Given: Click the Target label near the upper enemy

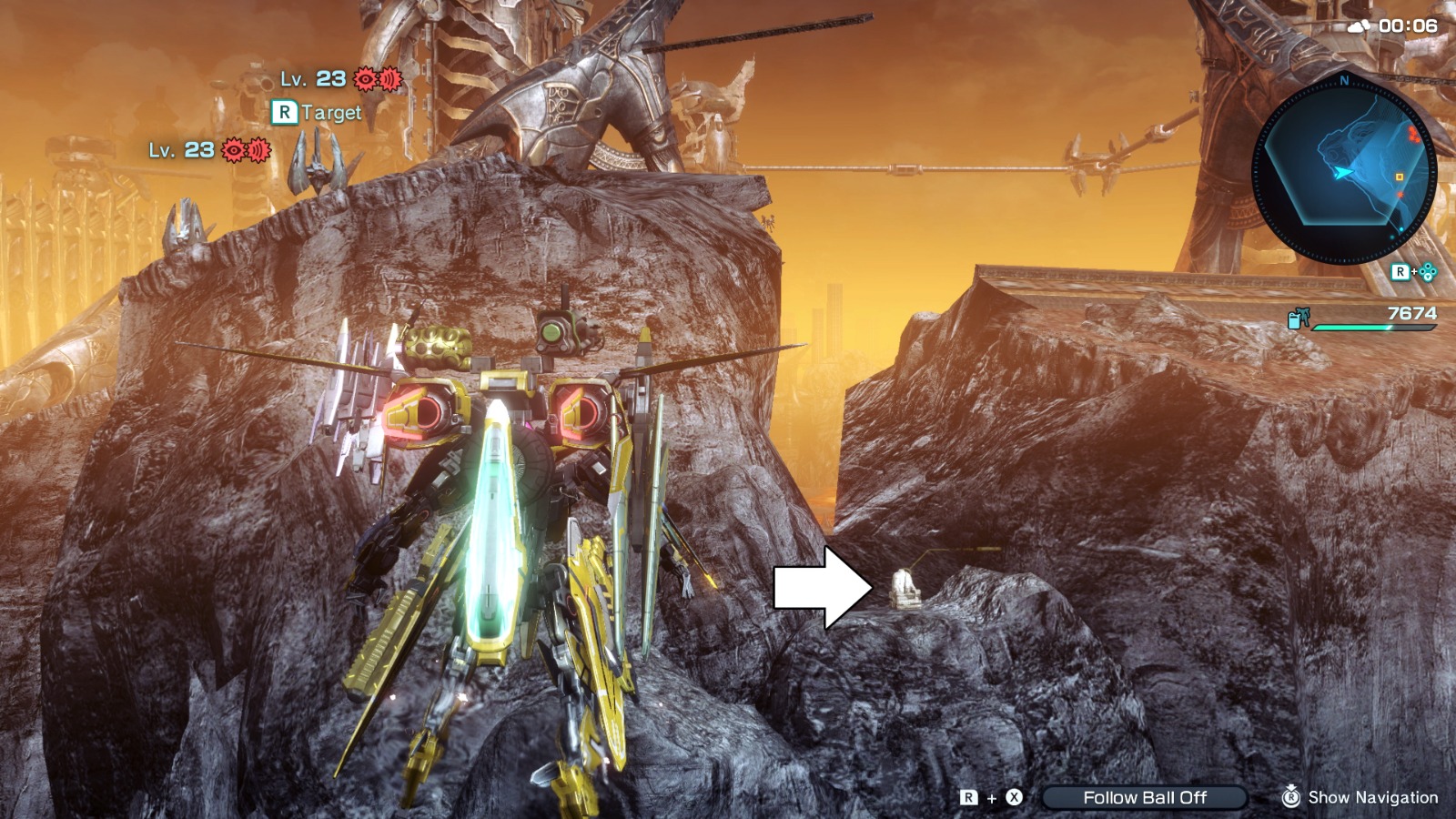Looking at the screenshot, I should [x=333, y=114].
